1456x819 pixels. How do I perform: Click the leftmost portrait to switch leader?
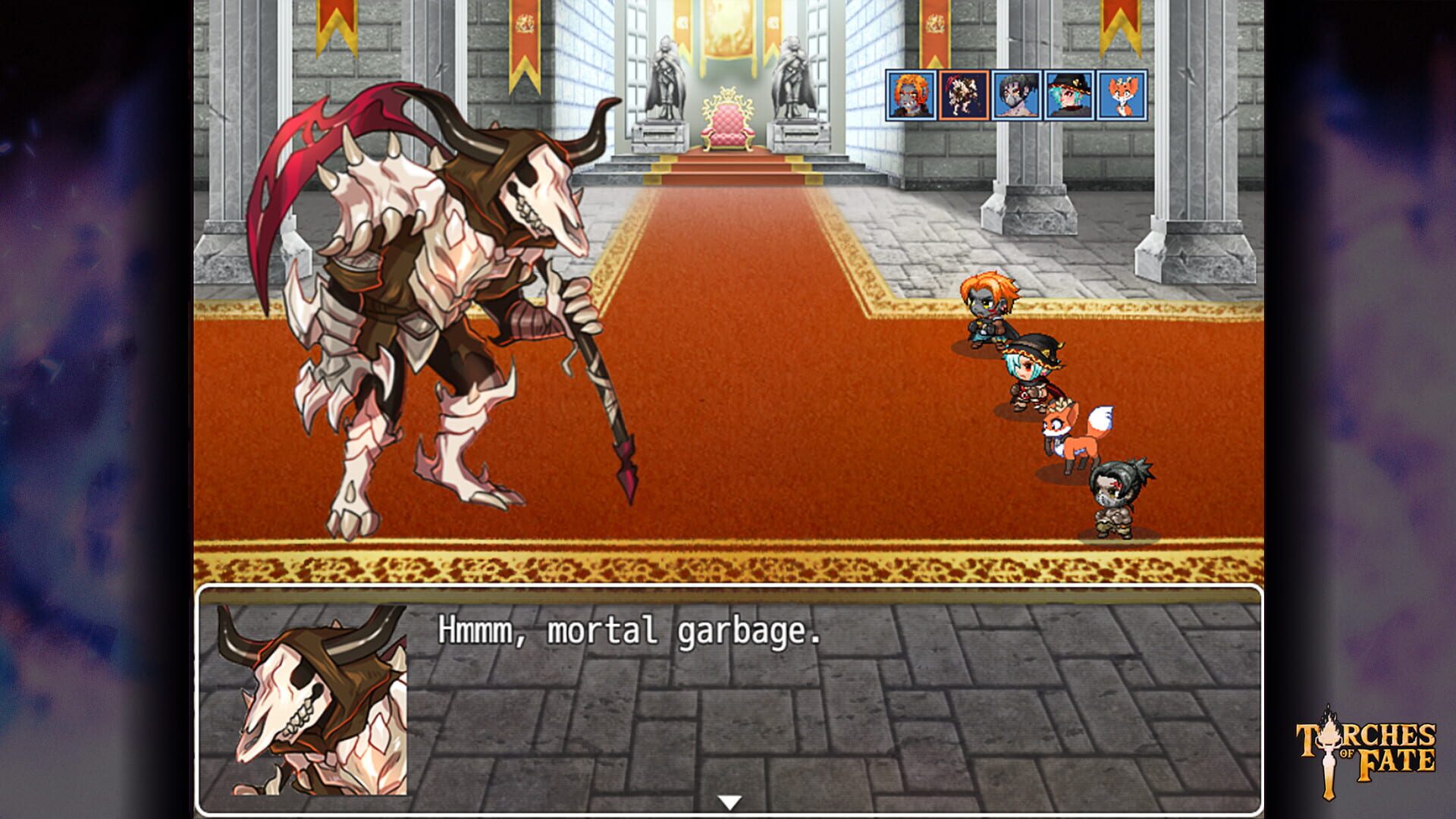(x=910, y=96)
